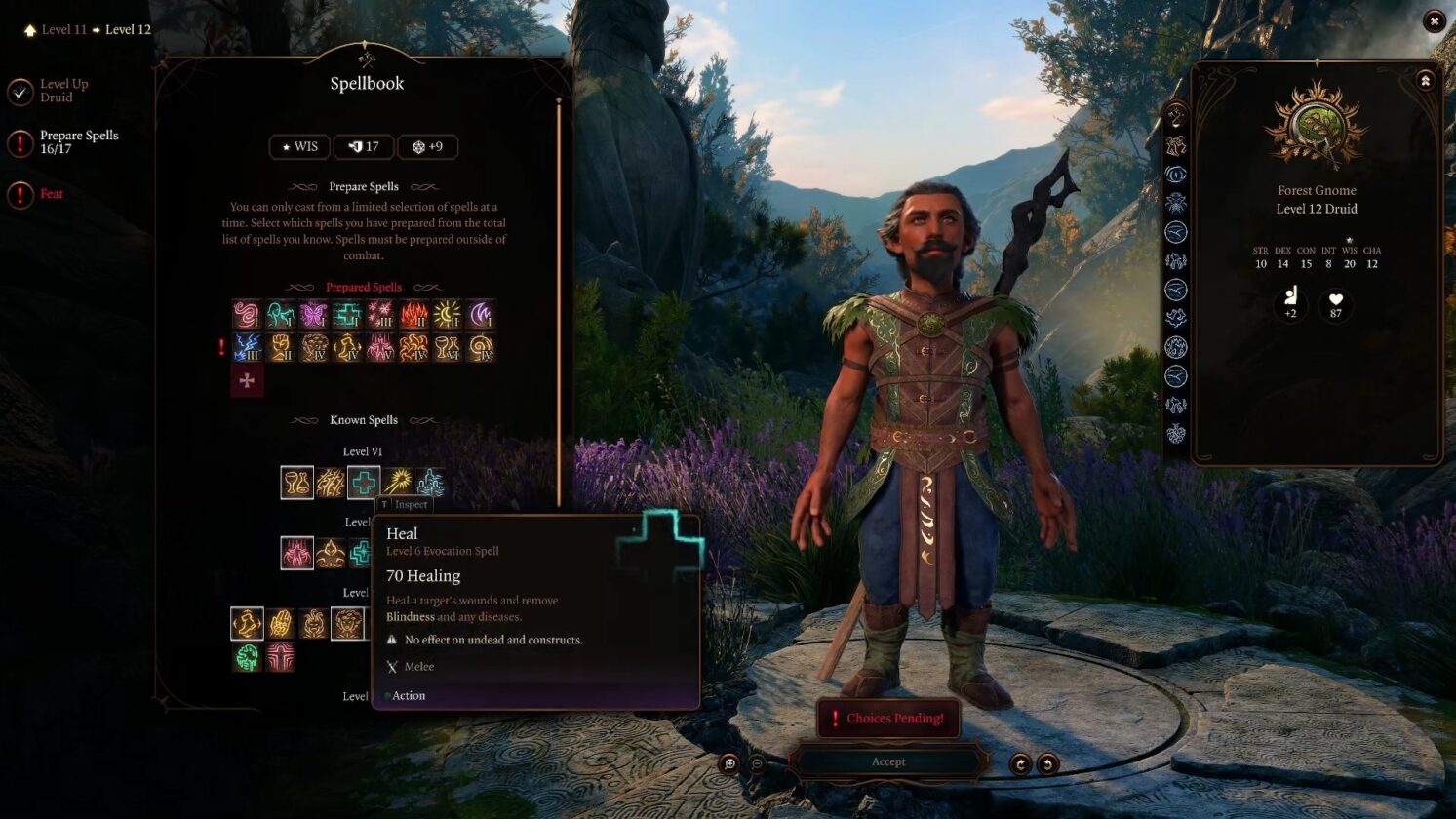Collapse the character summary panel
The height and width of the screenshot is (819, 1456).
tap(1425, 81)
